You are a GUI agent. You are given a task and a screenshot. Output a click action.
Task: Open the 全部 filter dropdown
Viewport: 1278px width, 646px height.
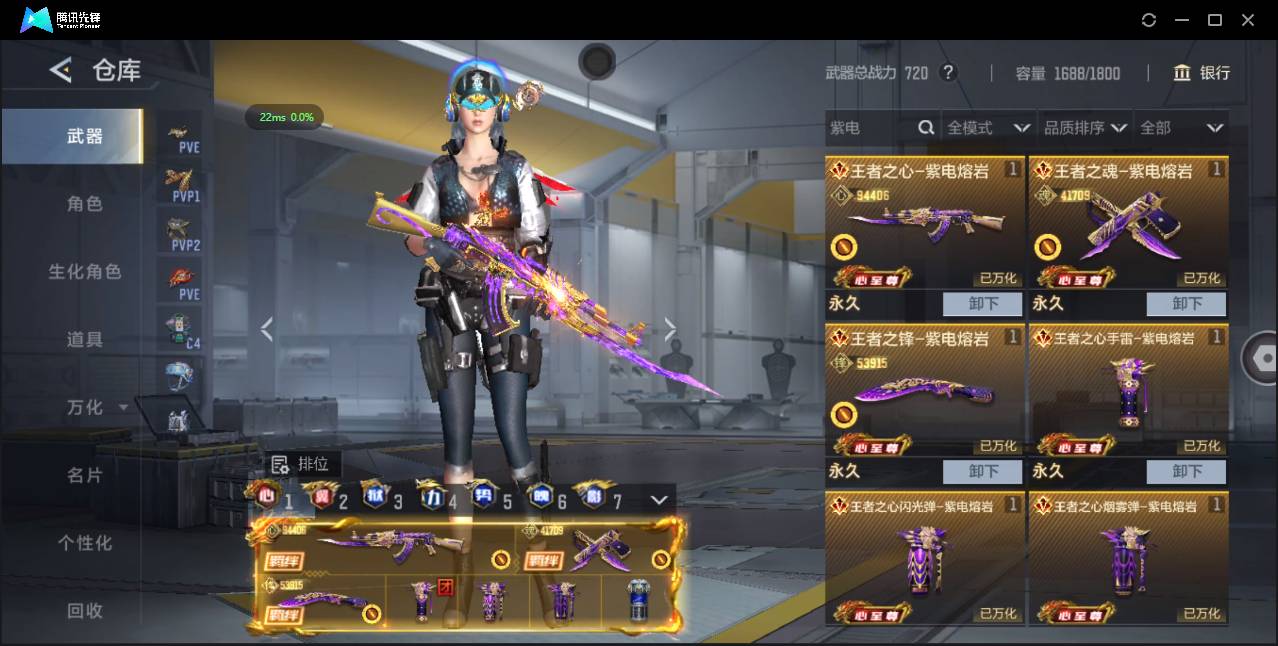pyautogui.click(x=1181, y=128)
